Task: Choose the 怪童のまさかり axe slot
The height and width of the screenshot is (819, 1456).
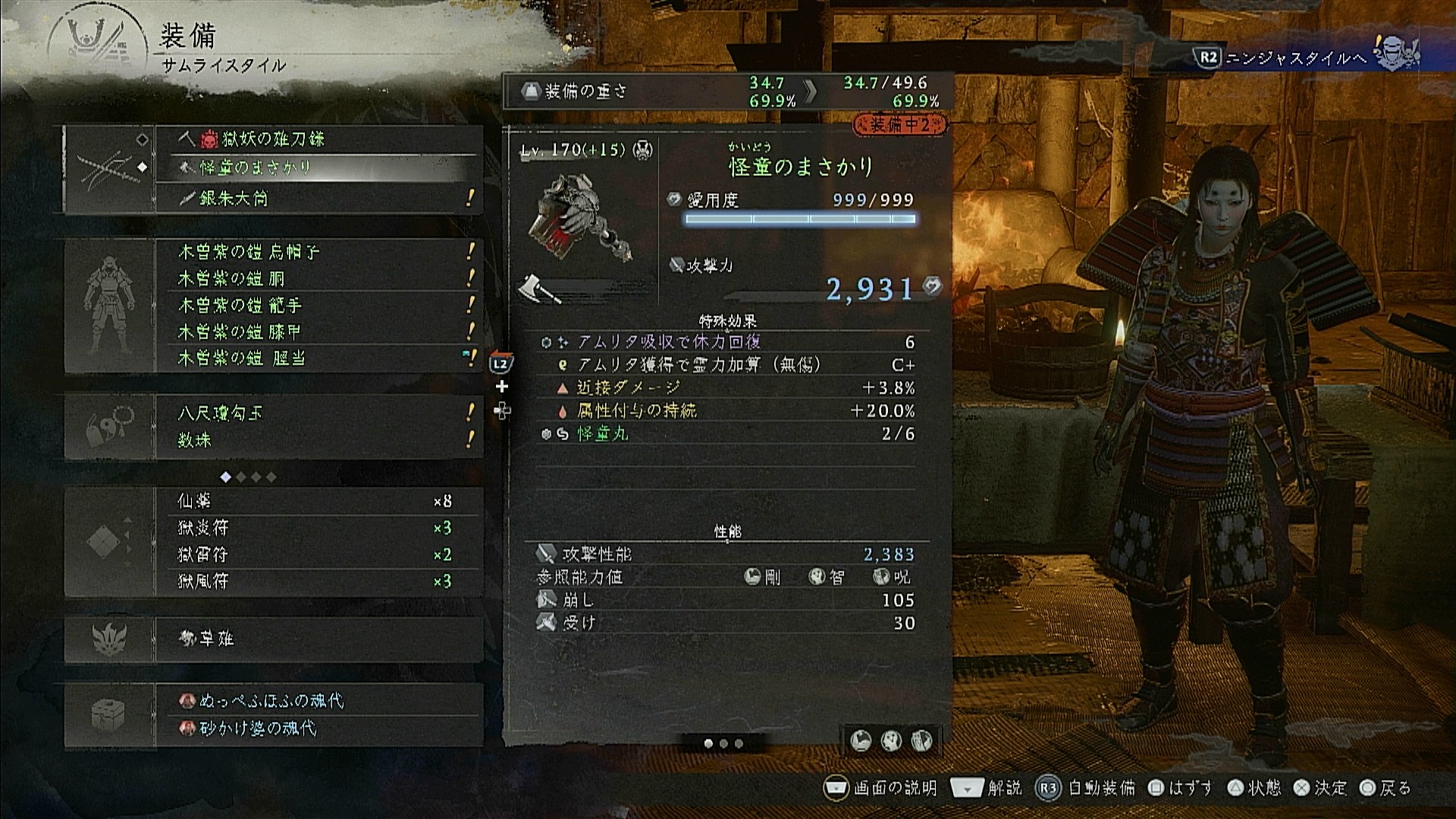Action: [318, 168]
